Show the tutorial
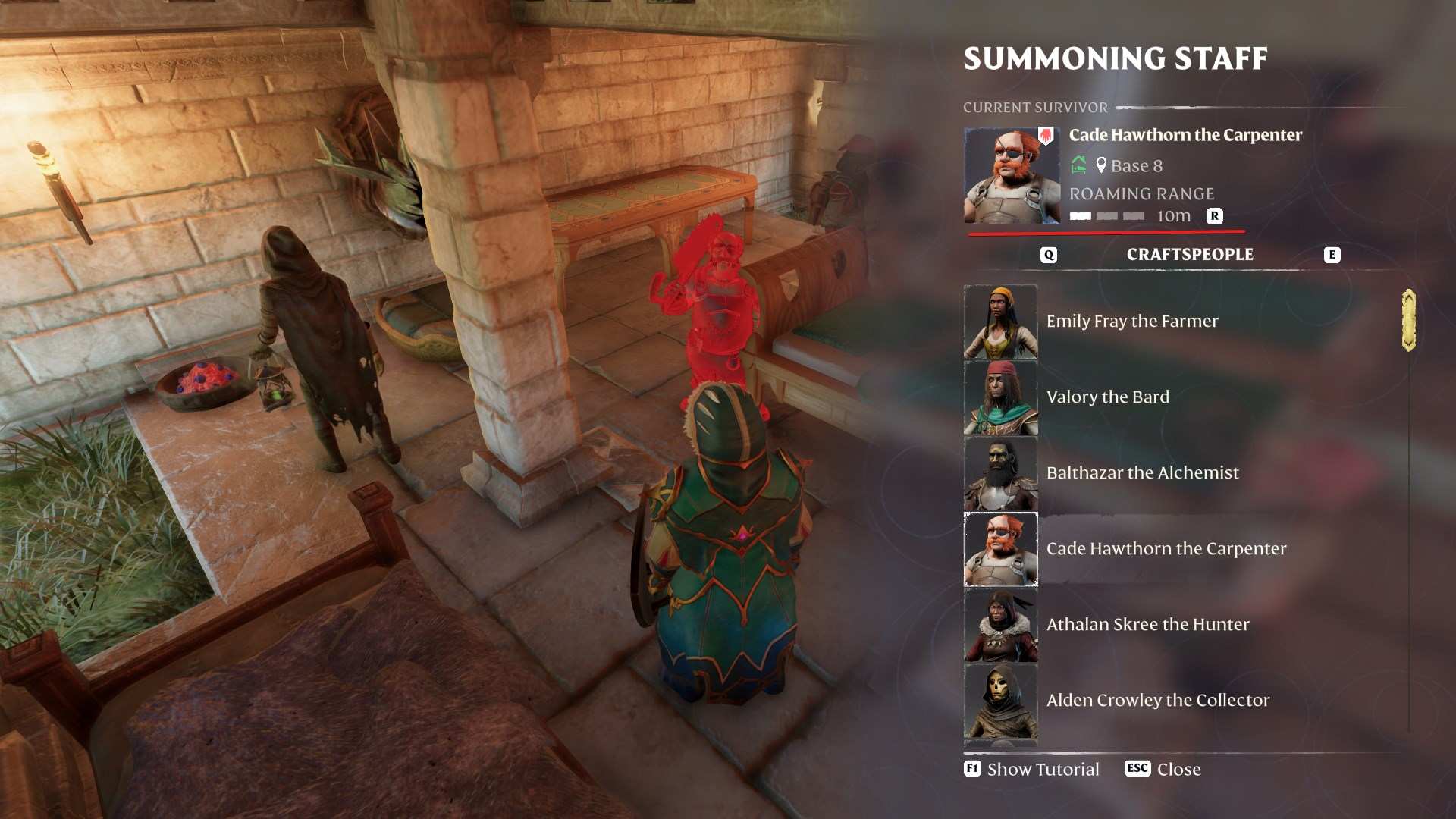Screen dimensions: 1456x819 tap(1031, 769)
